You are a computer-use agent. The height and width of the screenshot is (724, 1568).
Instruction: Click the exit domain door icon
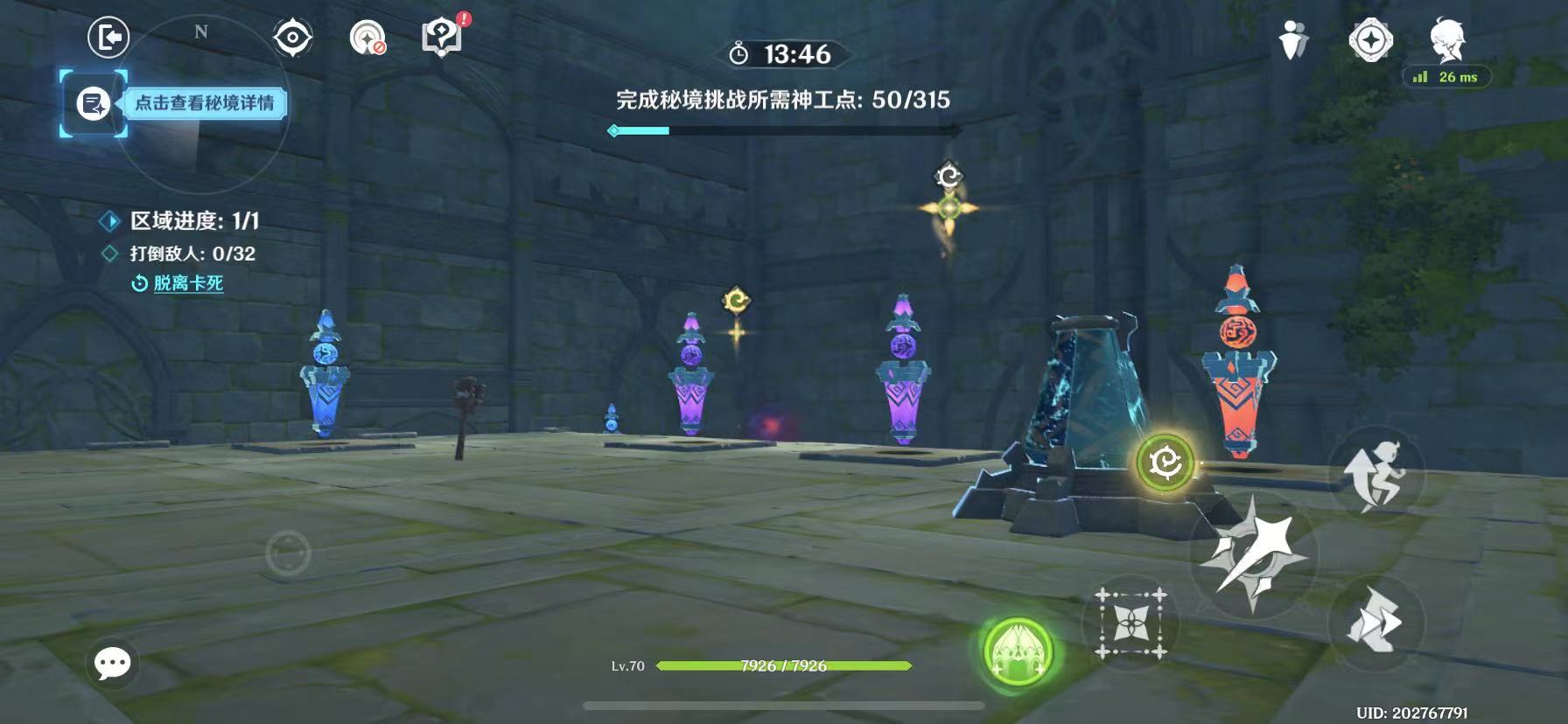pos(108,38)
